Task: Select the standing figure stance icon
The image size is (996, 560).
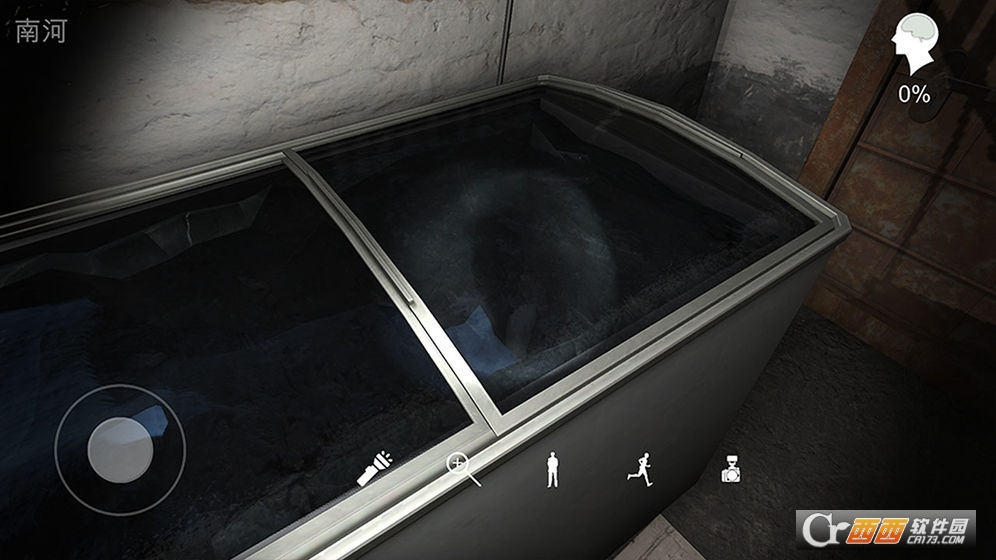Action: 551,468
